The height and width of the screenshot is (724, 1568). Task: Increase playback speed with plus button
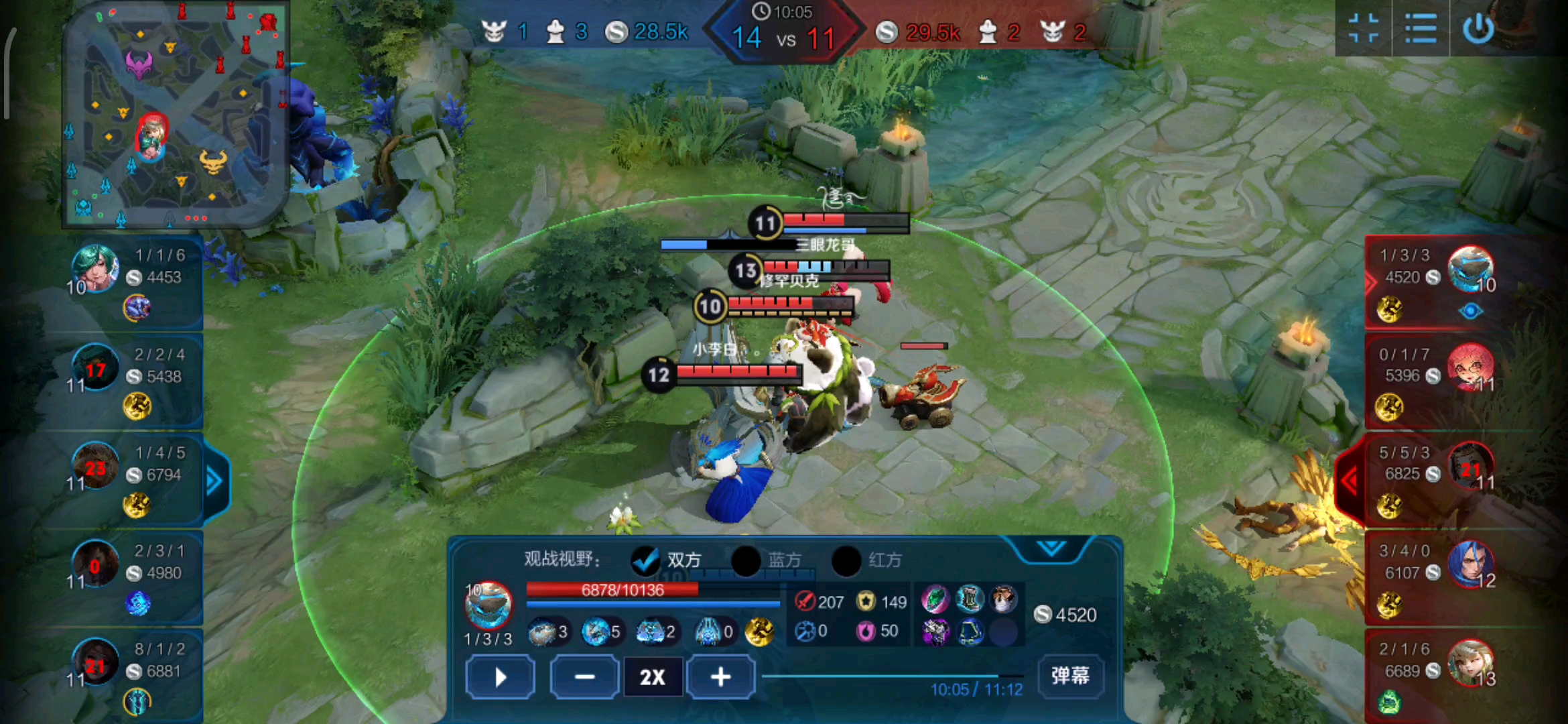tap(720, 677)
